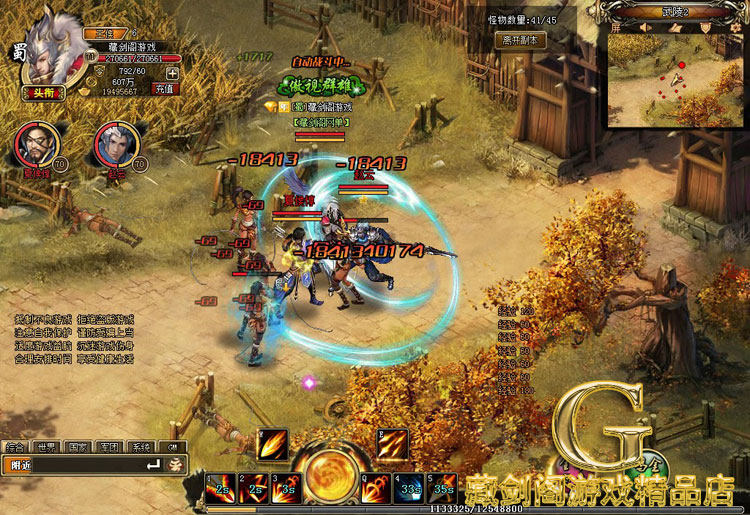
Task: Open the chat emoji face button
Action: pos(175,465)
